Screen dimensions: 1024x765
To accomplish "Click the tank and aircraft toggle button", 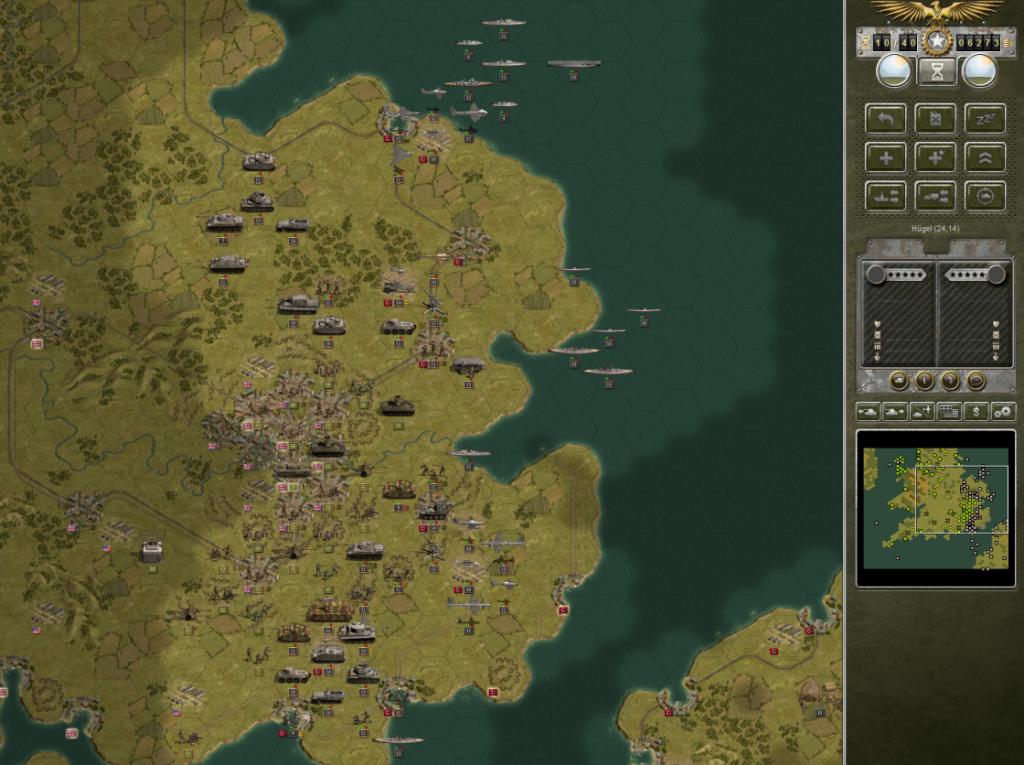I will tap(922, 411).
